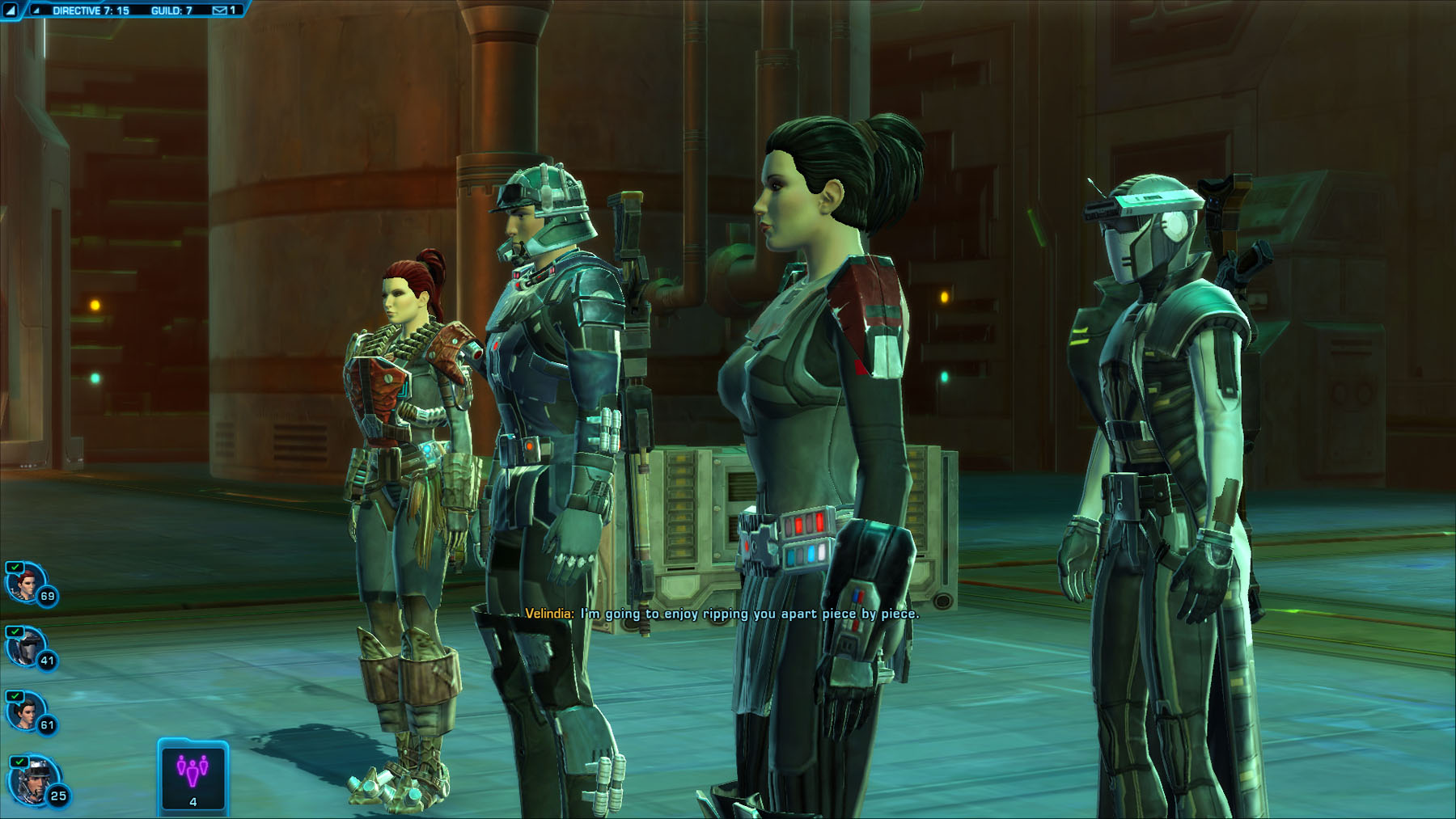Select the Guild 7 channel label
Viewport: 1456px width, 819px height.
click(x=171, y=11)
